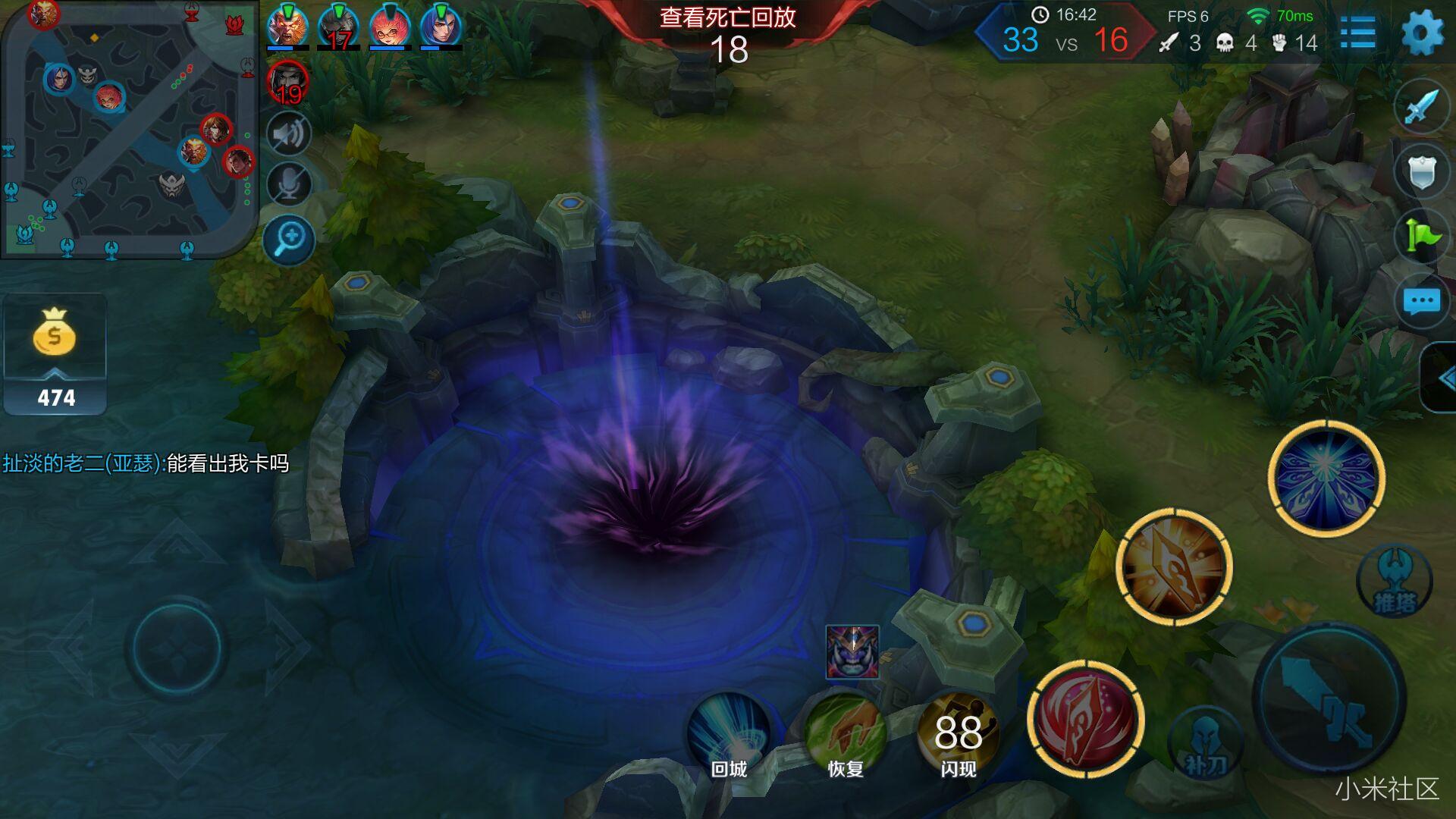Select the 推塔 tower-attack button
This screenshot has width=1456, height=819.
1394,582
